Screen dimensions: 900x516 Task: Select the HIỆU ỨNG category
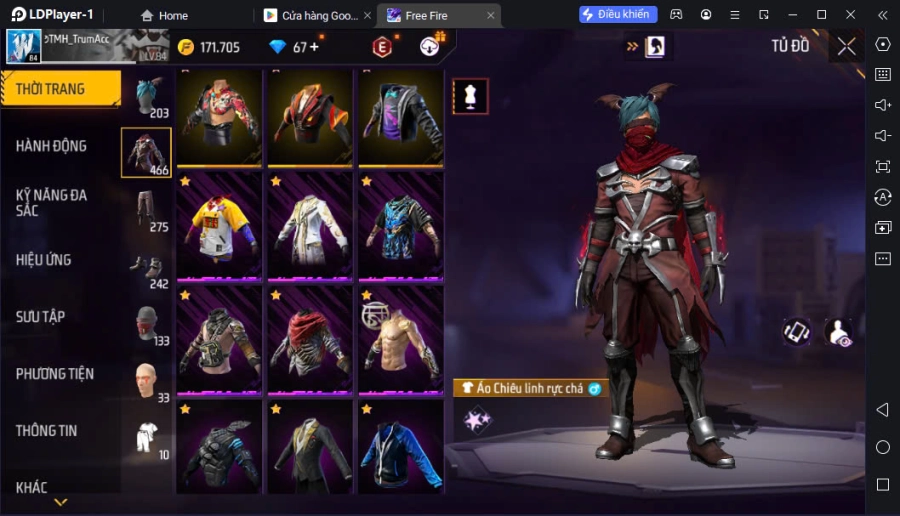coord(44,260)
